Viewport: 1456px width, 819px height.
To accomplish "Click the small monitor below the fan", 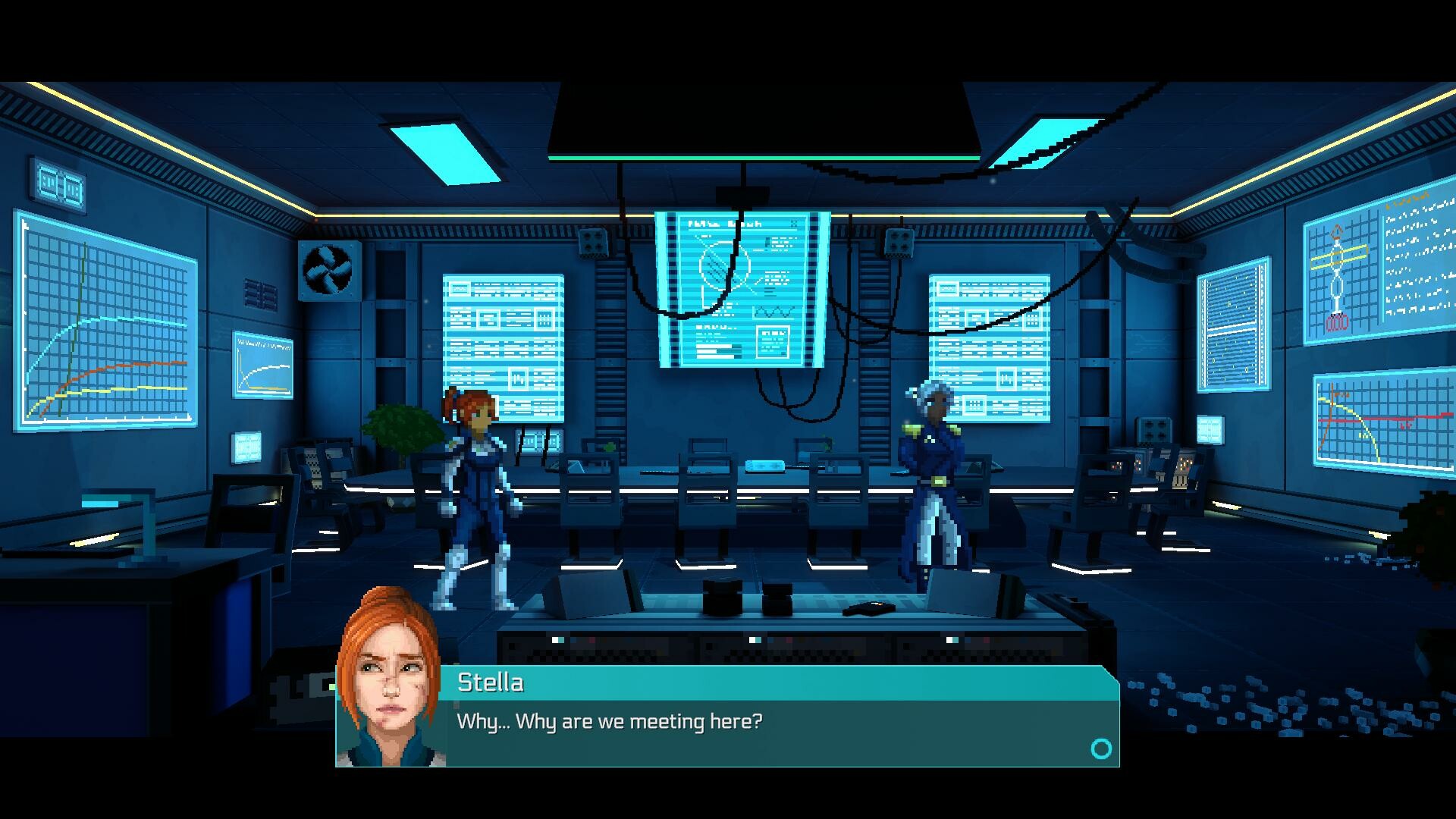I will point(265,362).
